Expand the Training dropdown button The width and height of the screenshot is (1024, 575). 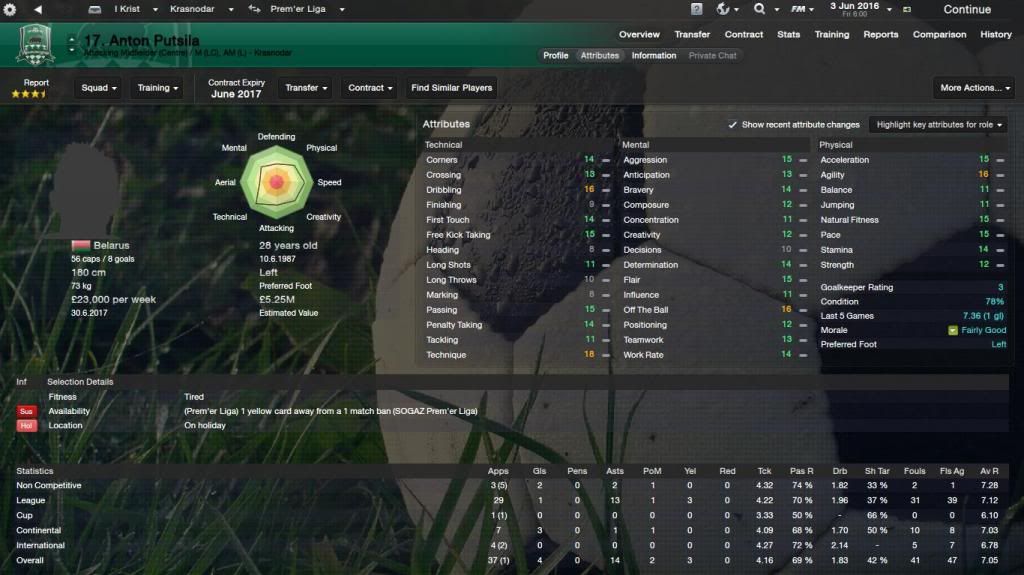(158, 88)
